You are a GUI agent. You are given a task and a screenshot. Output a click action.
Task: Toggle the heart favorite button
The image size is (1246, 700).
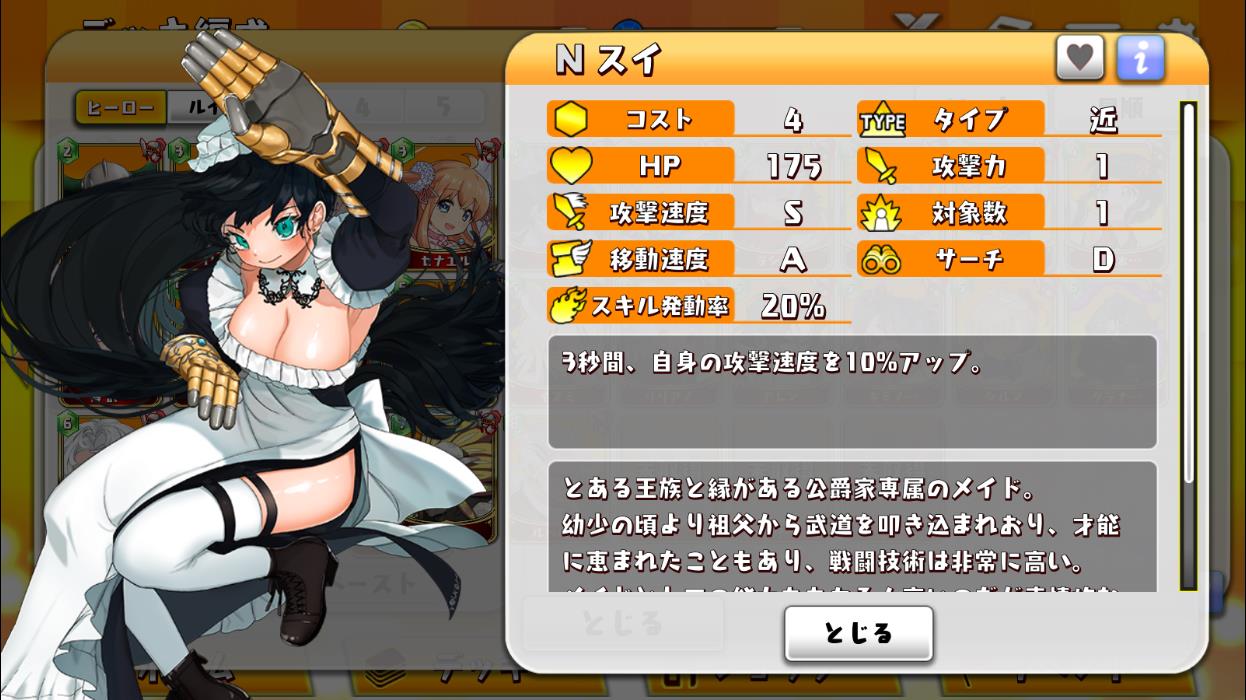point(1080,58)
